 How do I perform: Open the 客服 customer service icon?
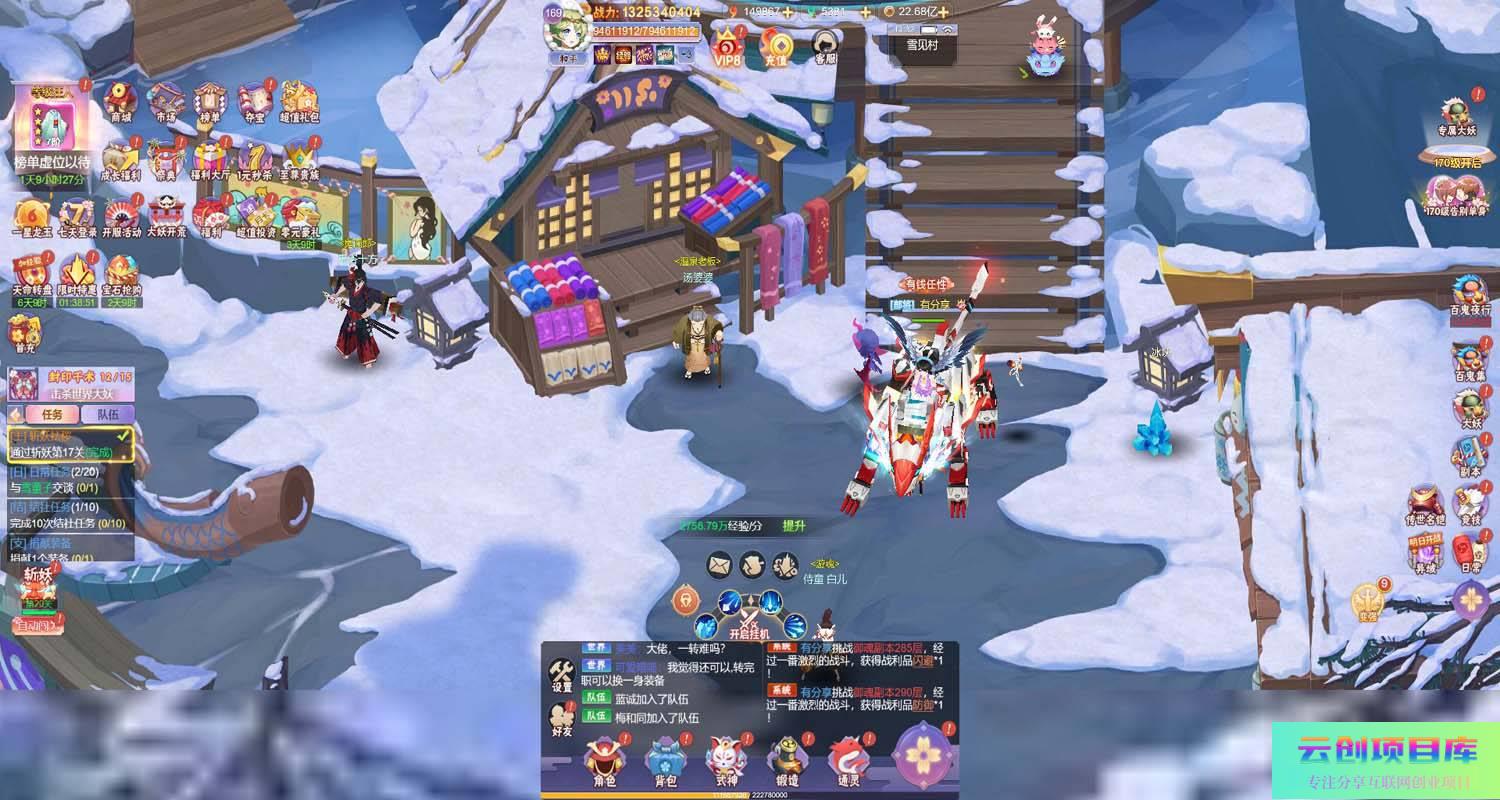[x=825, y=46]
